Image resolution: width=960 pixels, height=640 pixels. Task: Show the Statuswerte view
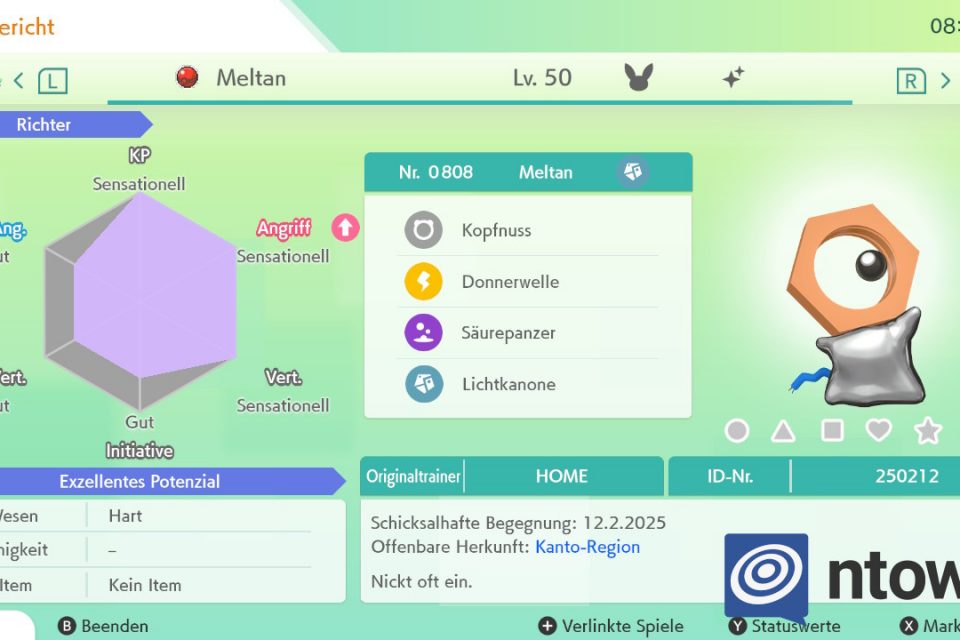784,626
